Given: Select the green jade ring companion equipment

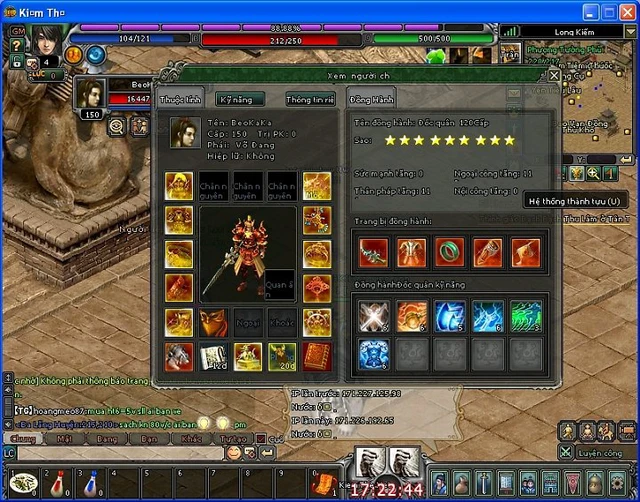Looking at the screenshot, I should 448,252.
